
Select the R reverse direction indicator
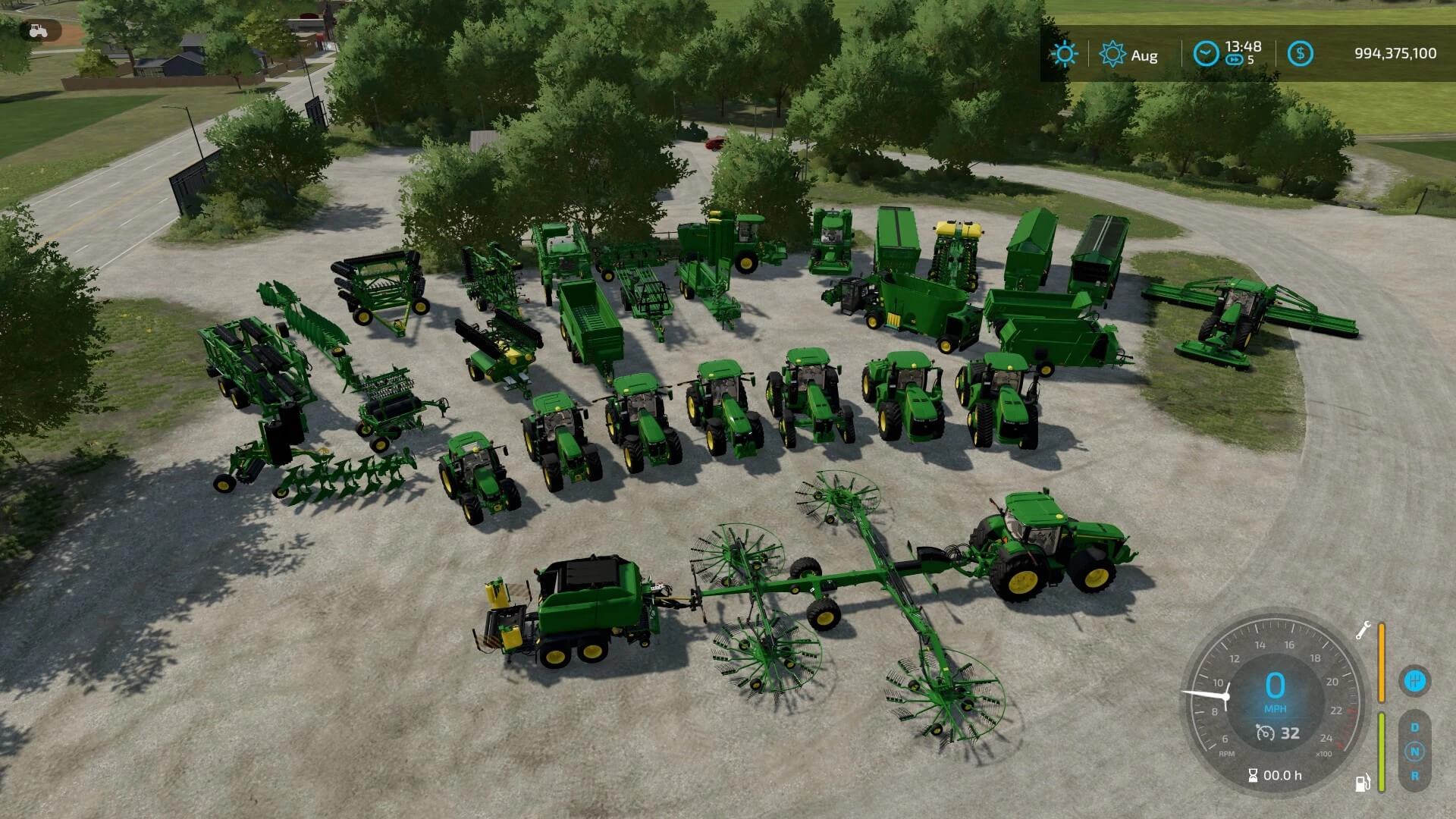pos(1414,776)
